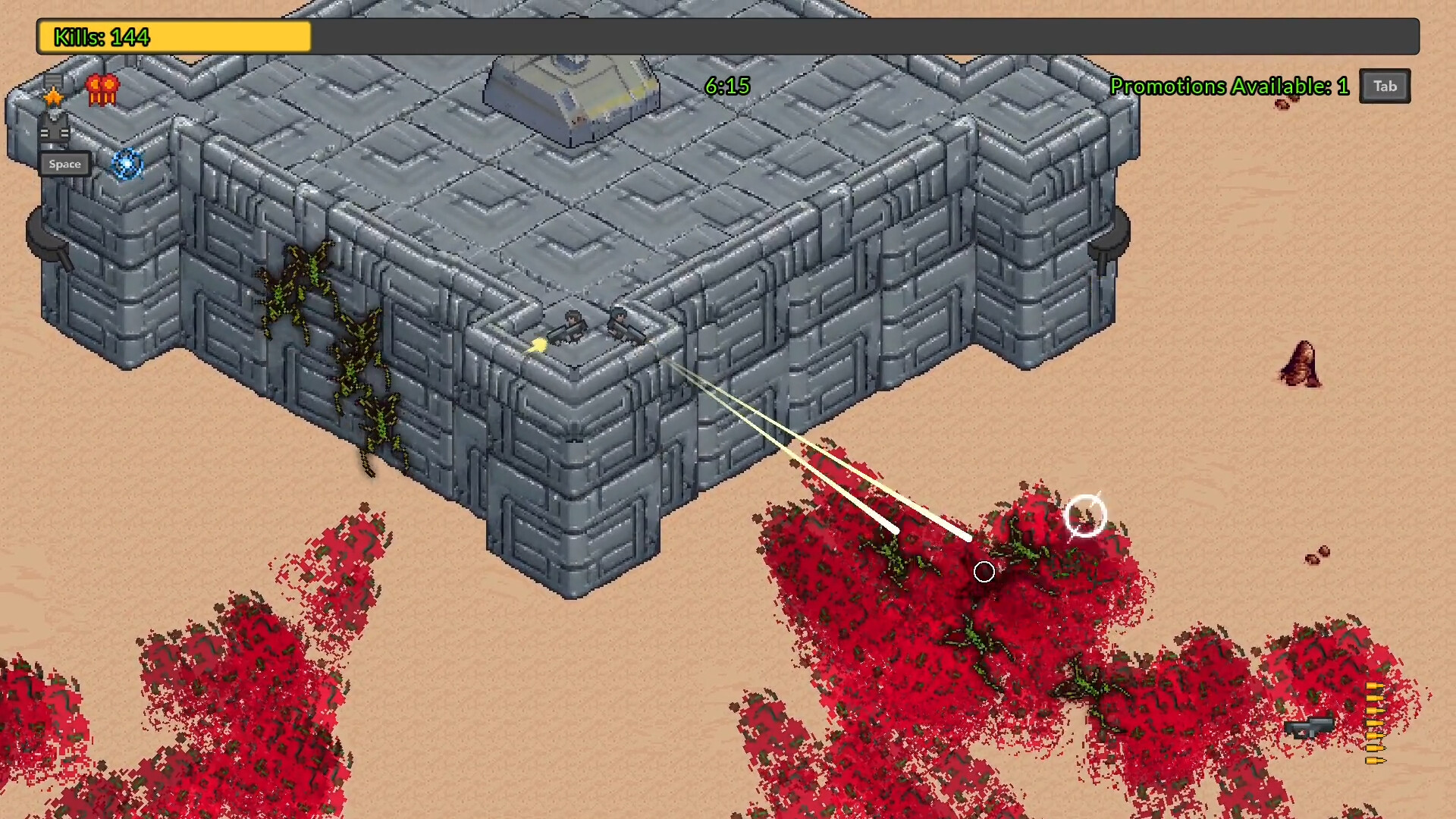This screenshot has width=1456, height=819.
Task: Click the 6:15 match timer
Action: (x=726, y=86)
